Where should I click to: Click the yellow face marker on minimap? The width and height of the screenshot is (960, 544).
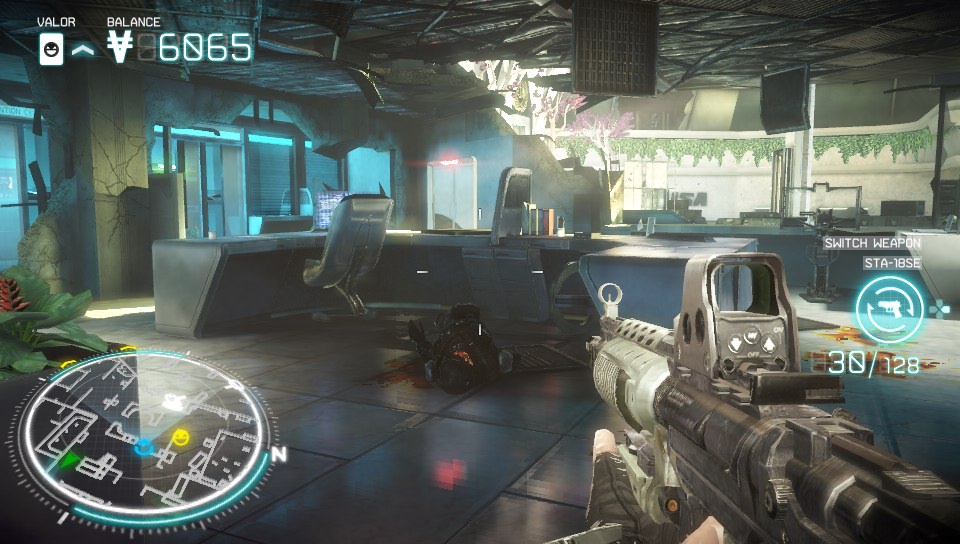[x=180, y=437]
